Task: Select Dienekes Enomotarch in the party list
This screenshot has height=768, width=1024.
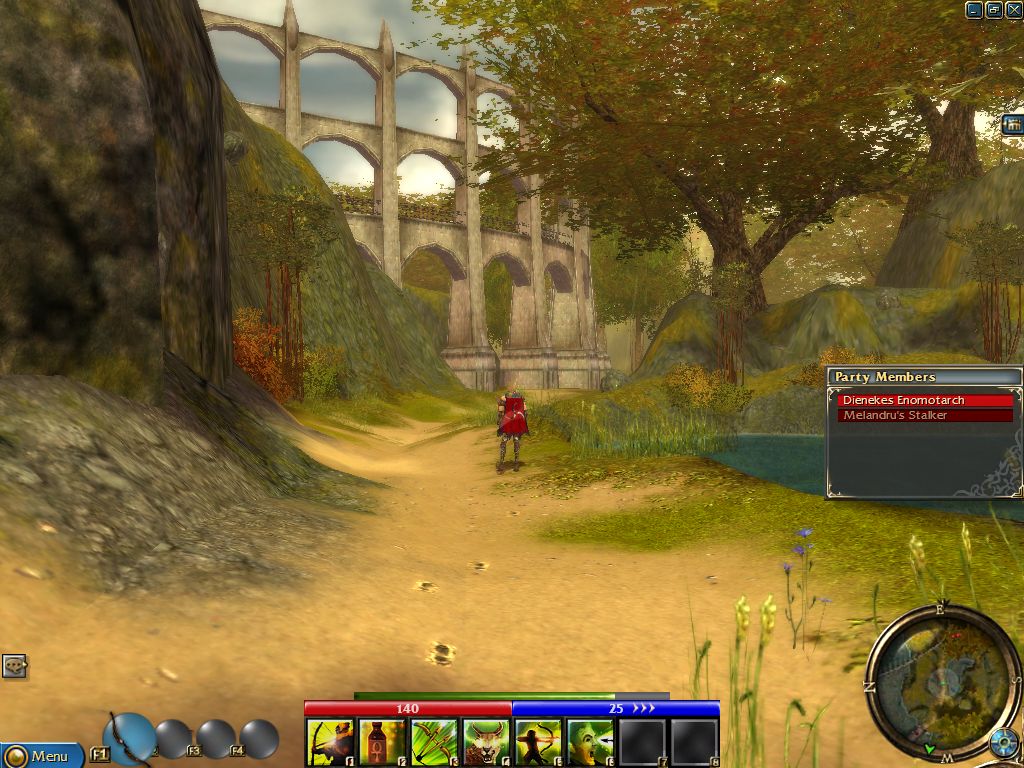Action: (x=925, y=400)
